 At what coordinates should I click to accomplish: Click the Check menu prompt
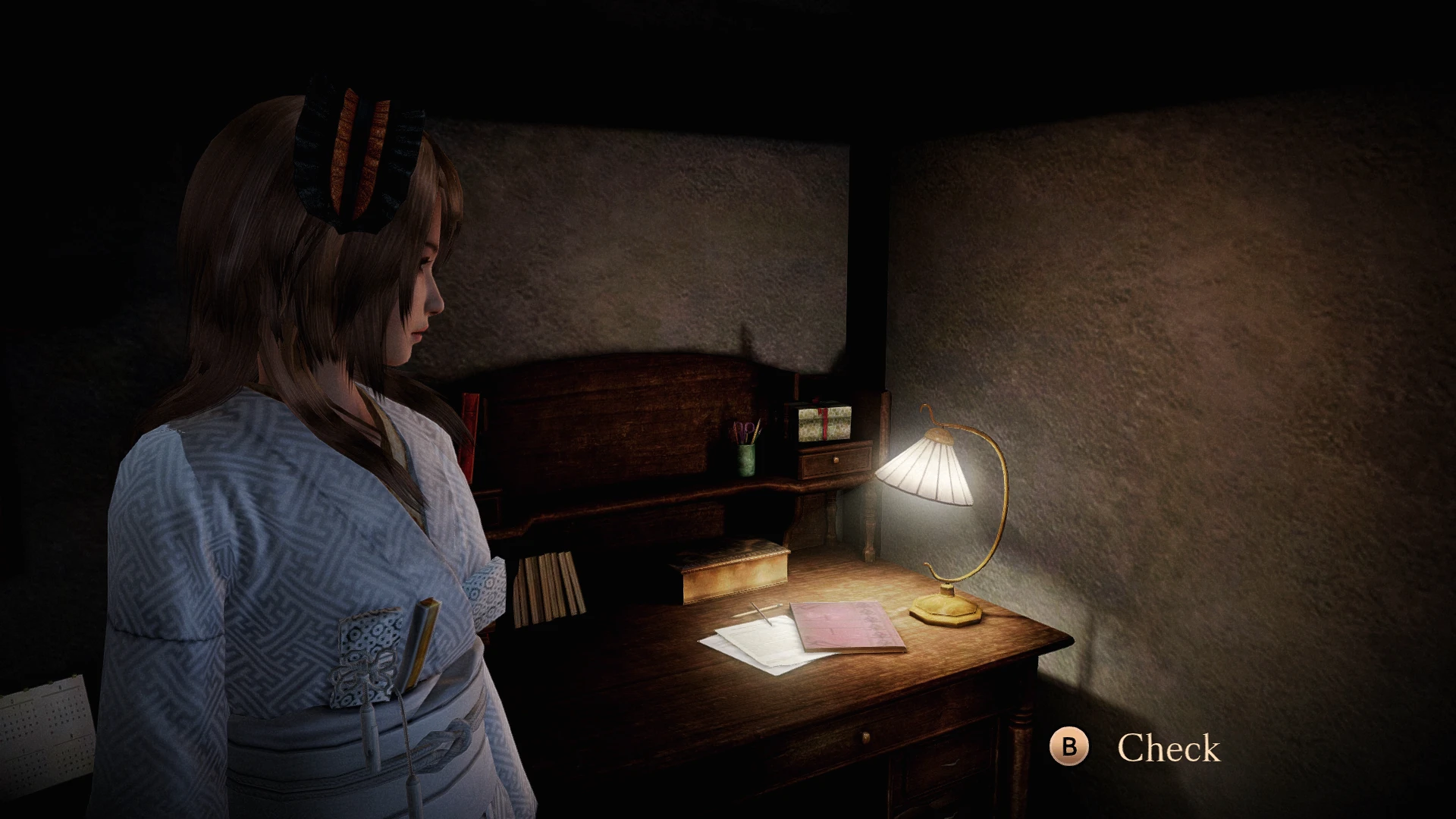point(1070,747)
